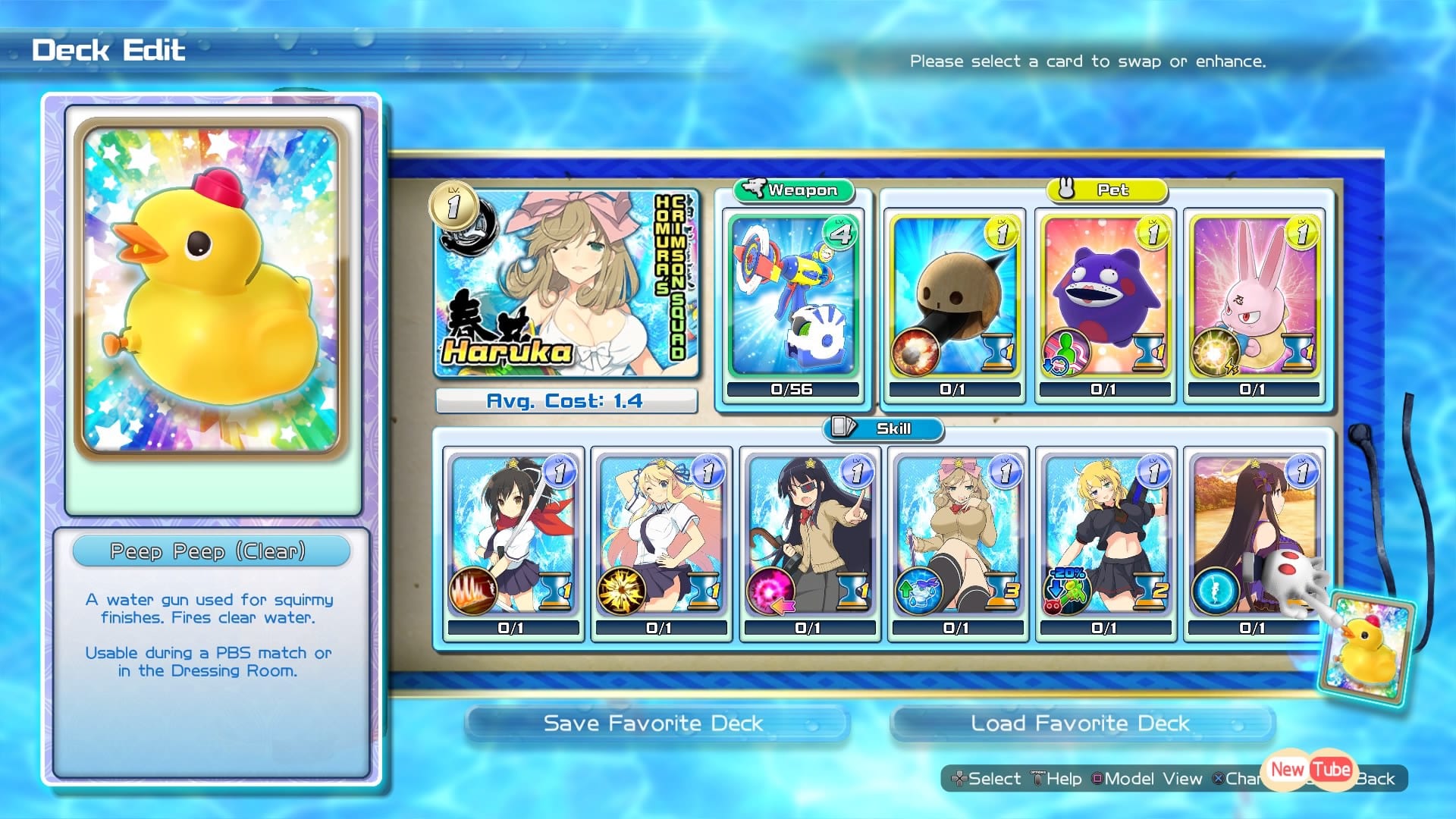Open Load Favorite Deck
This screenshot has width=1456, height=819.
pyautogui.click(x=1080, y=723)
